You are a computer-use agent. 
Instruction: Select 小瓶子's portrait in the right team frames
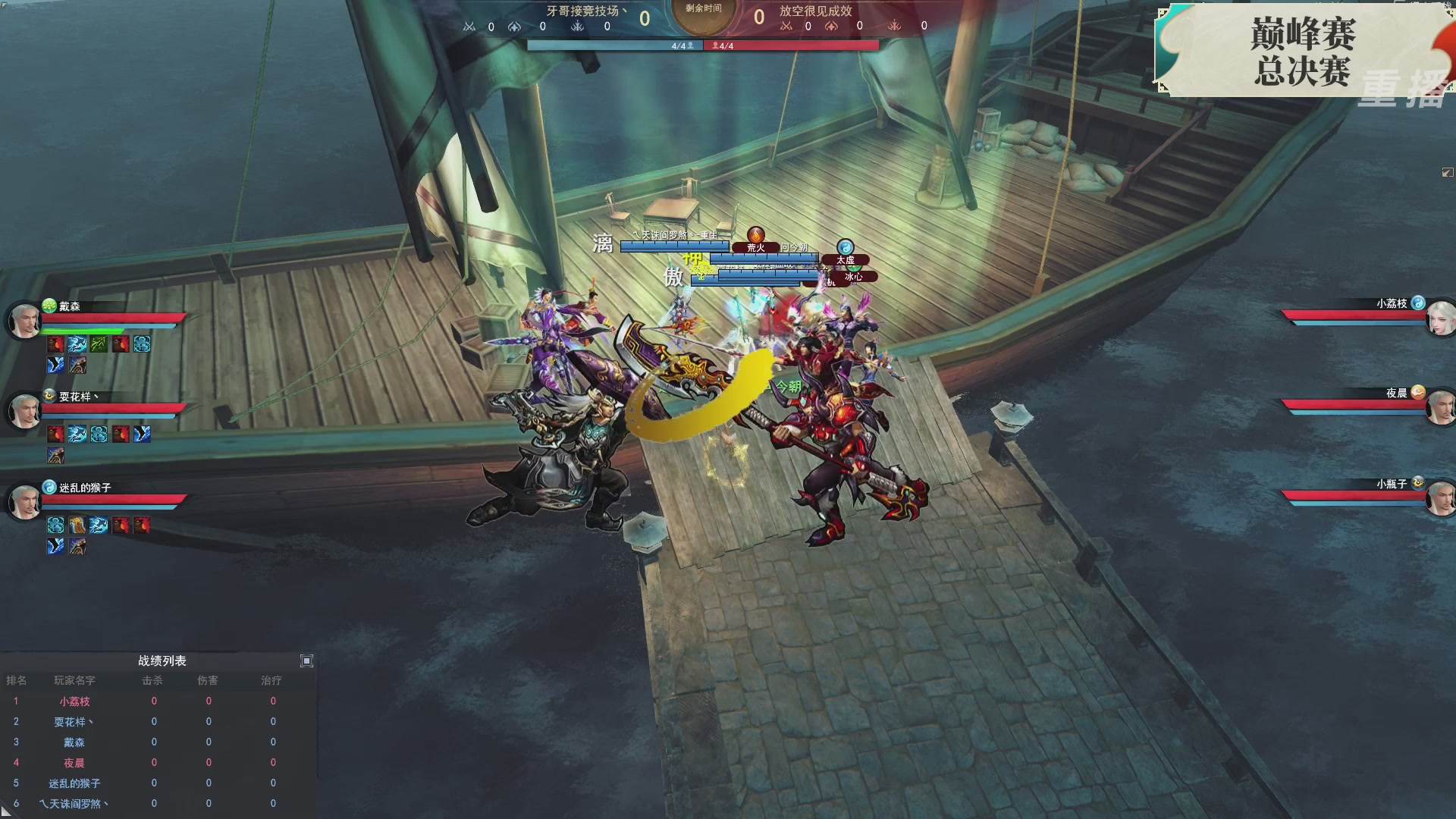[x=1440, y=499]
